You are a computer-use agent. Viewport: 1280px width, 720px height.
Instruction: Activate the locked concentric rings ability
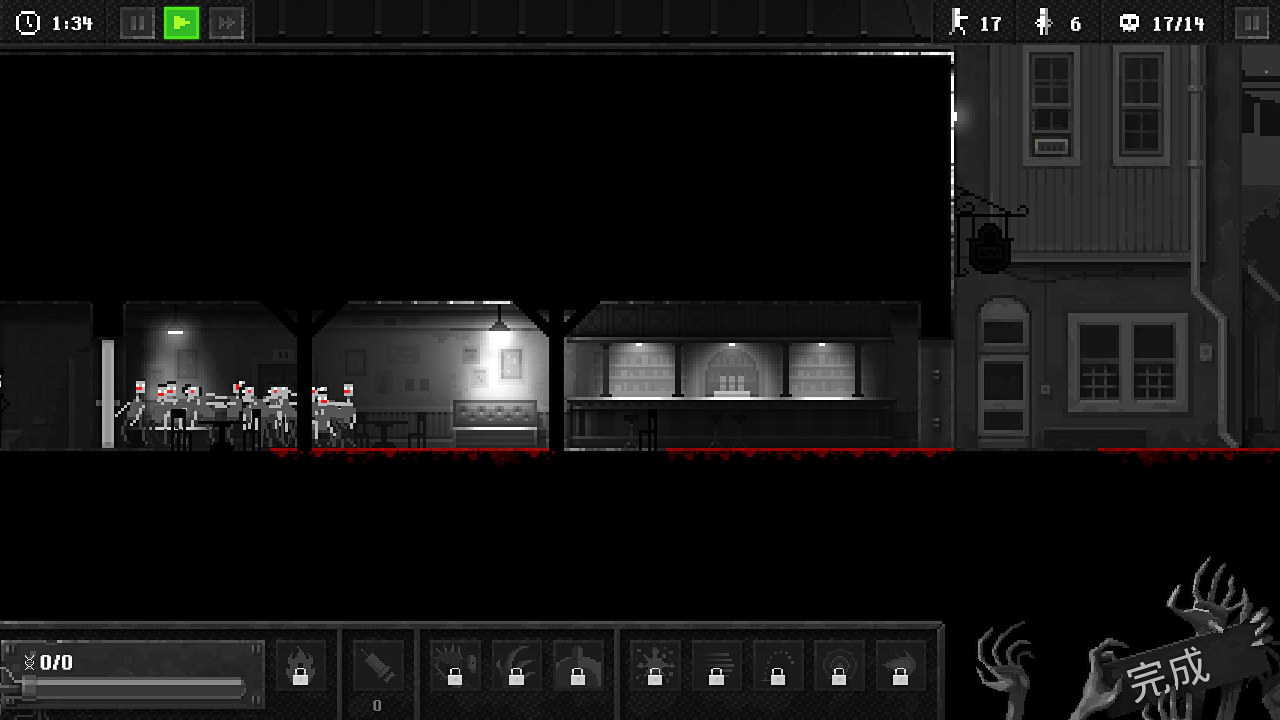click(839, 666)
